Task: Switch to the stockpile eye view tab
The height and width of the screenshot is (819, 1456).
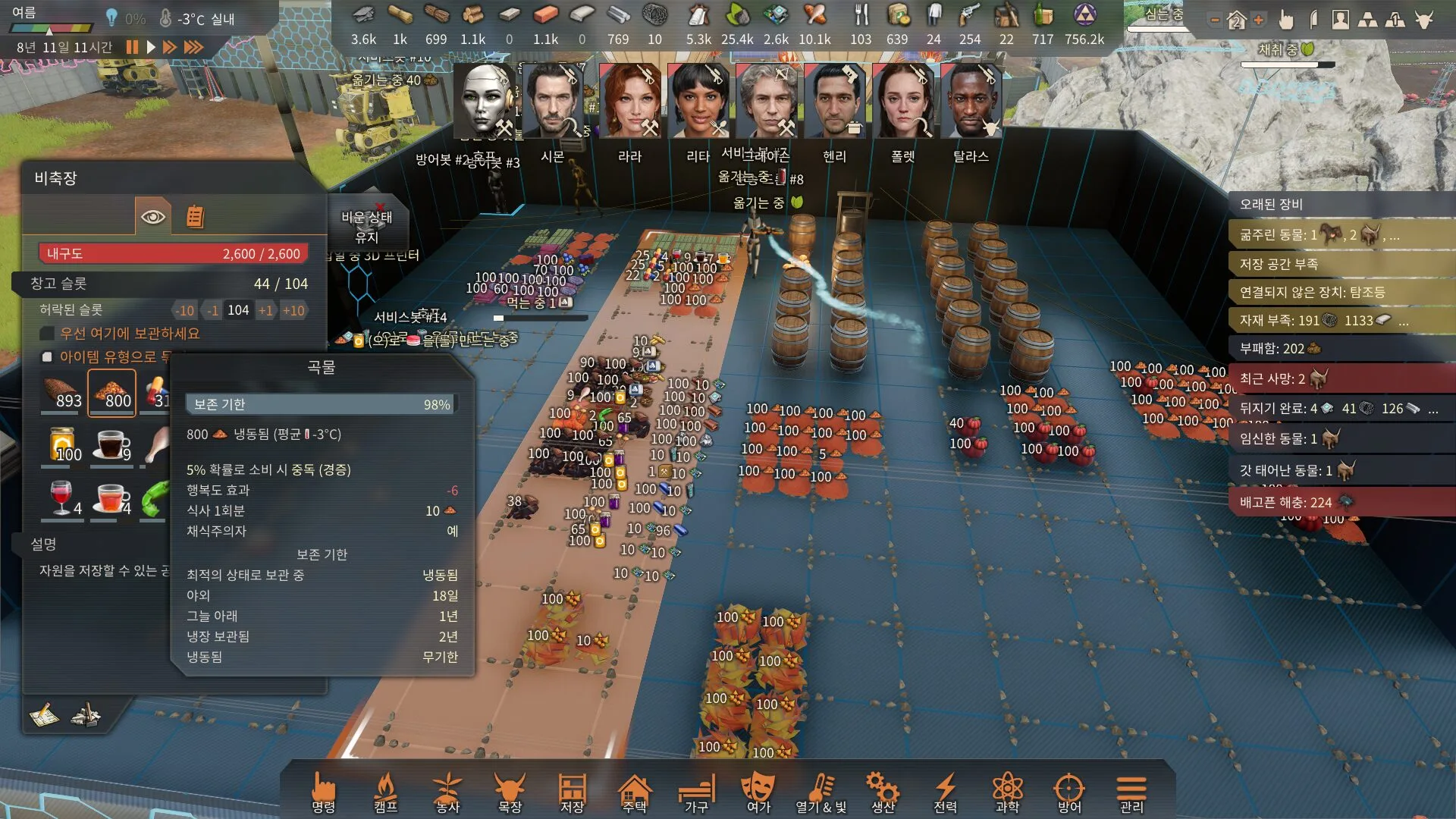Action: point(152,217)
